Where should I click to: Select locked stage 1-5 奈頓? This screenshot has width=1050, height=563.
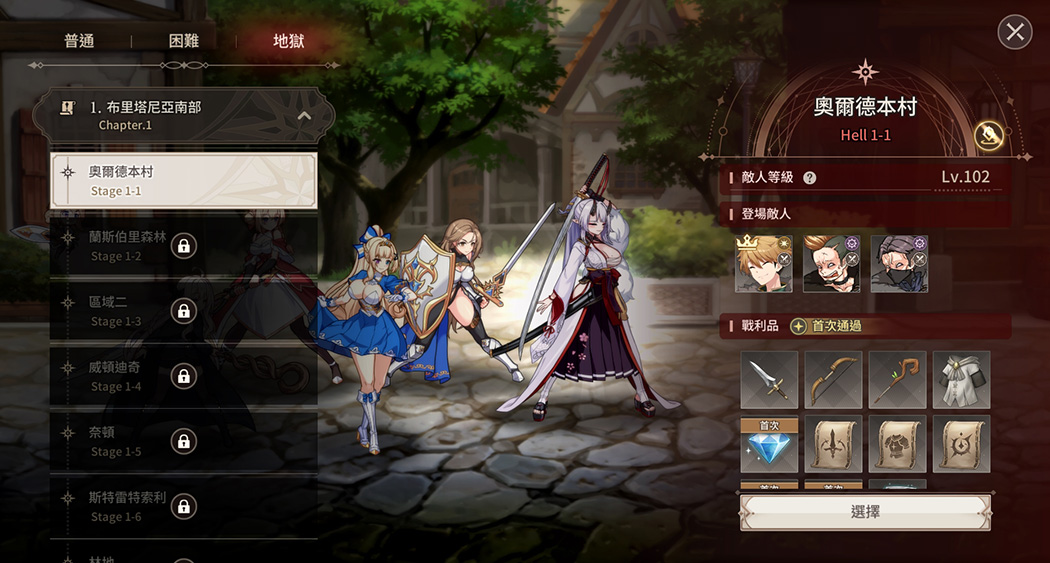[184, 441]
